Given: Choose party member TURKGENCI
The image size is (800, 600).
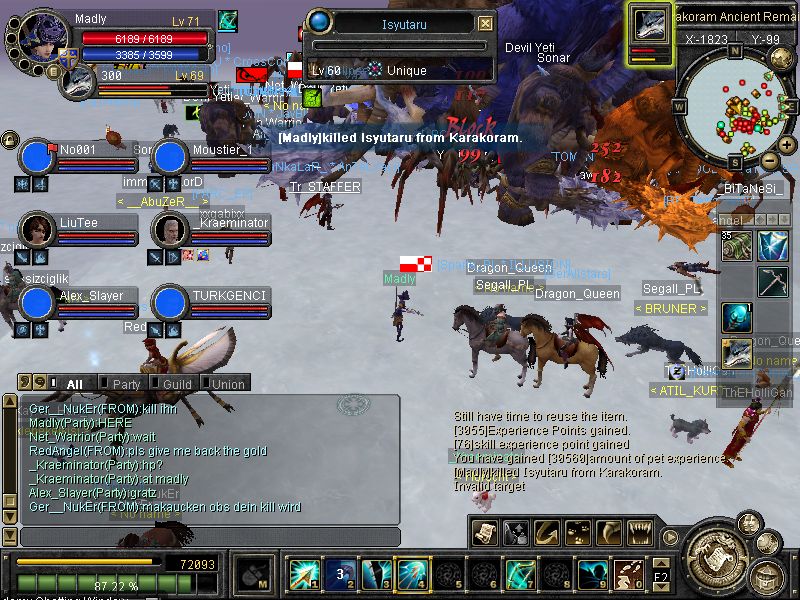Looking at the screenshot, I should 171,303.
